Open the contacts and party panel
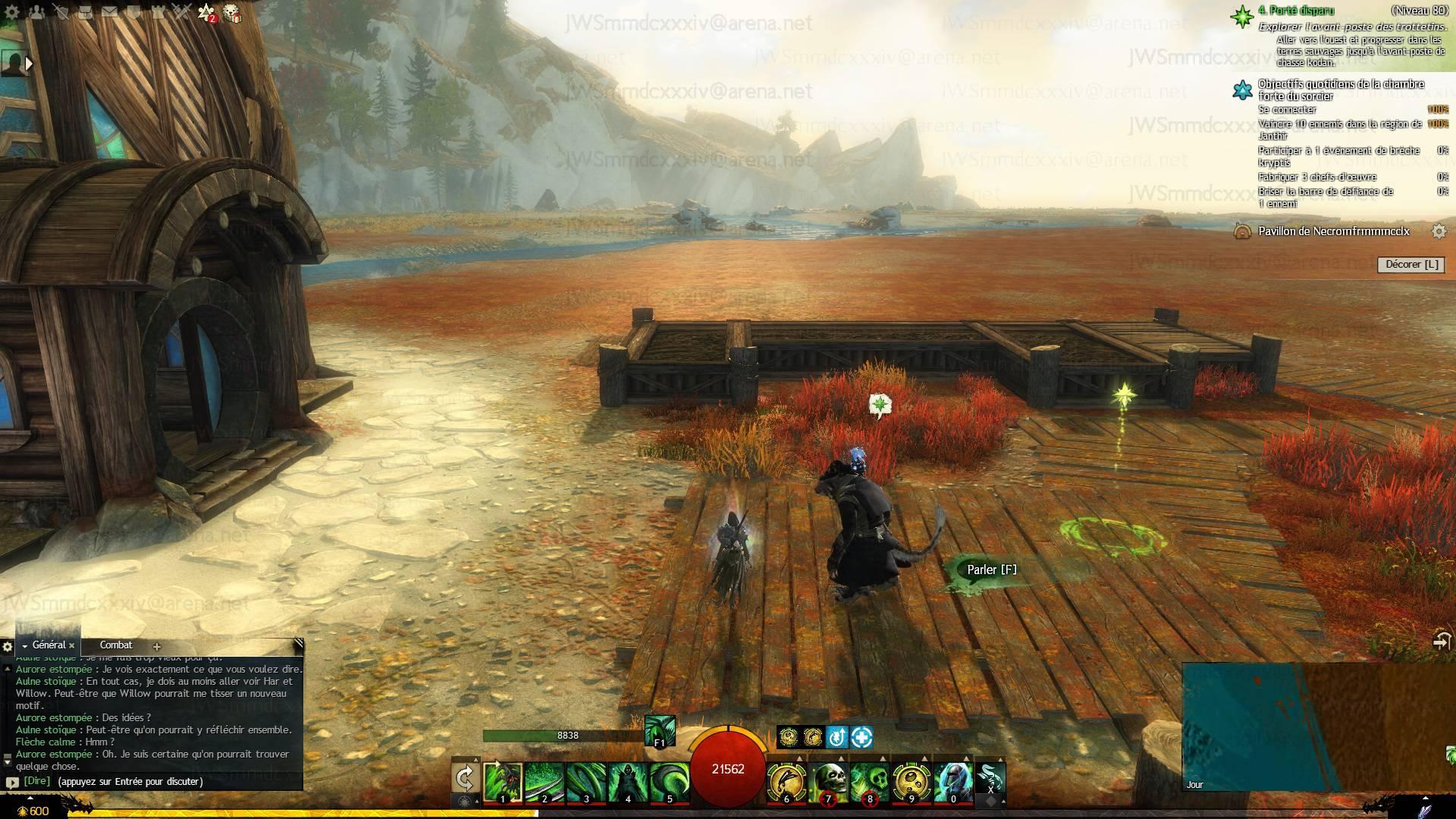Image resolution: width=1456 pixels, height=819 pixels. 36,12
